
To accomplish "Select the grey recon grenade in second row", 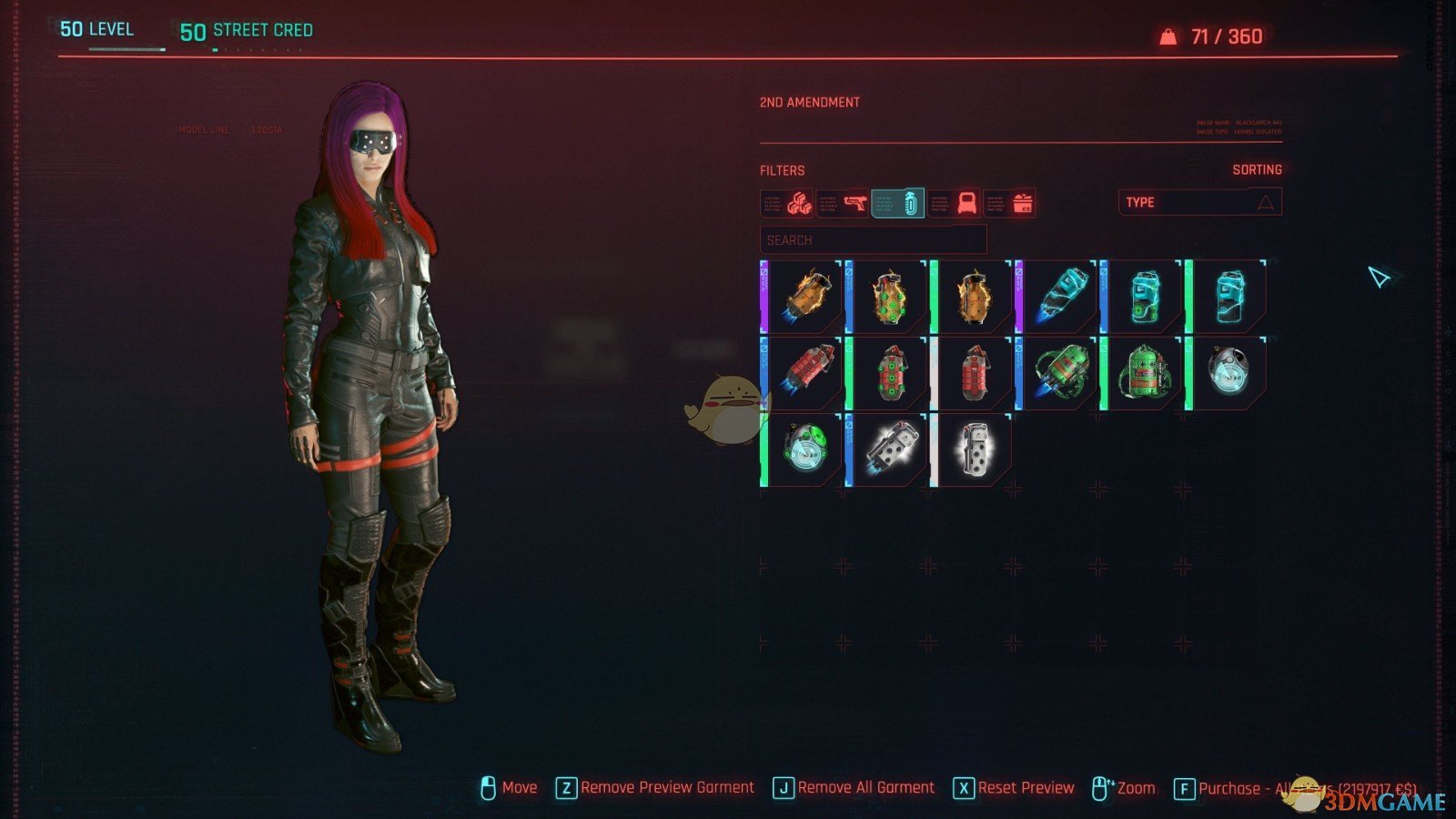I will [1228, 373].
